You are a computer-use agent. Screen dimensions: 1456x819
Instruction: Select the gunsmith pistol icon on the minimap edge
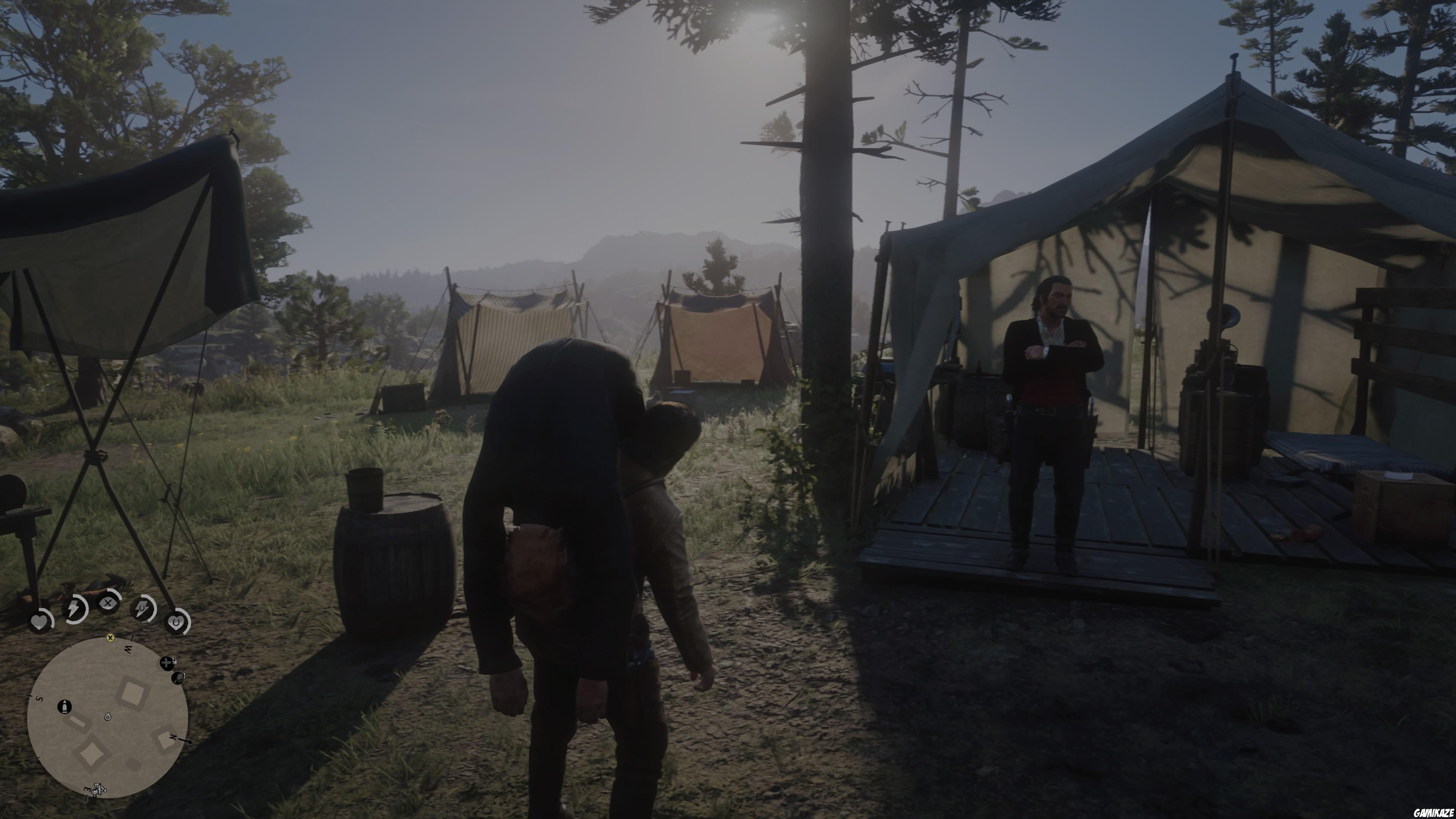click(x=179, y=678)
